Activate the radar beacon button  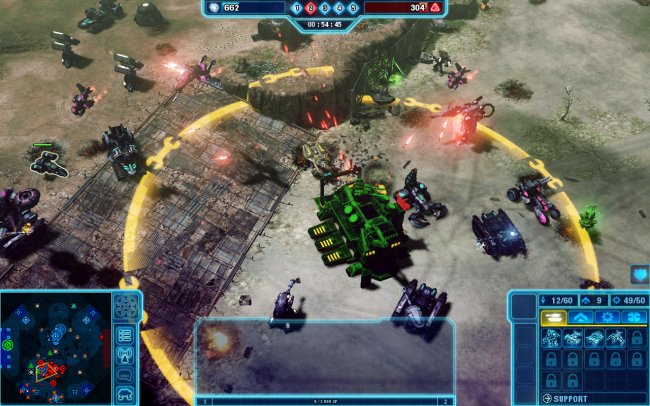pos(126,356)
